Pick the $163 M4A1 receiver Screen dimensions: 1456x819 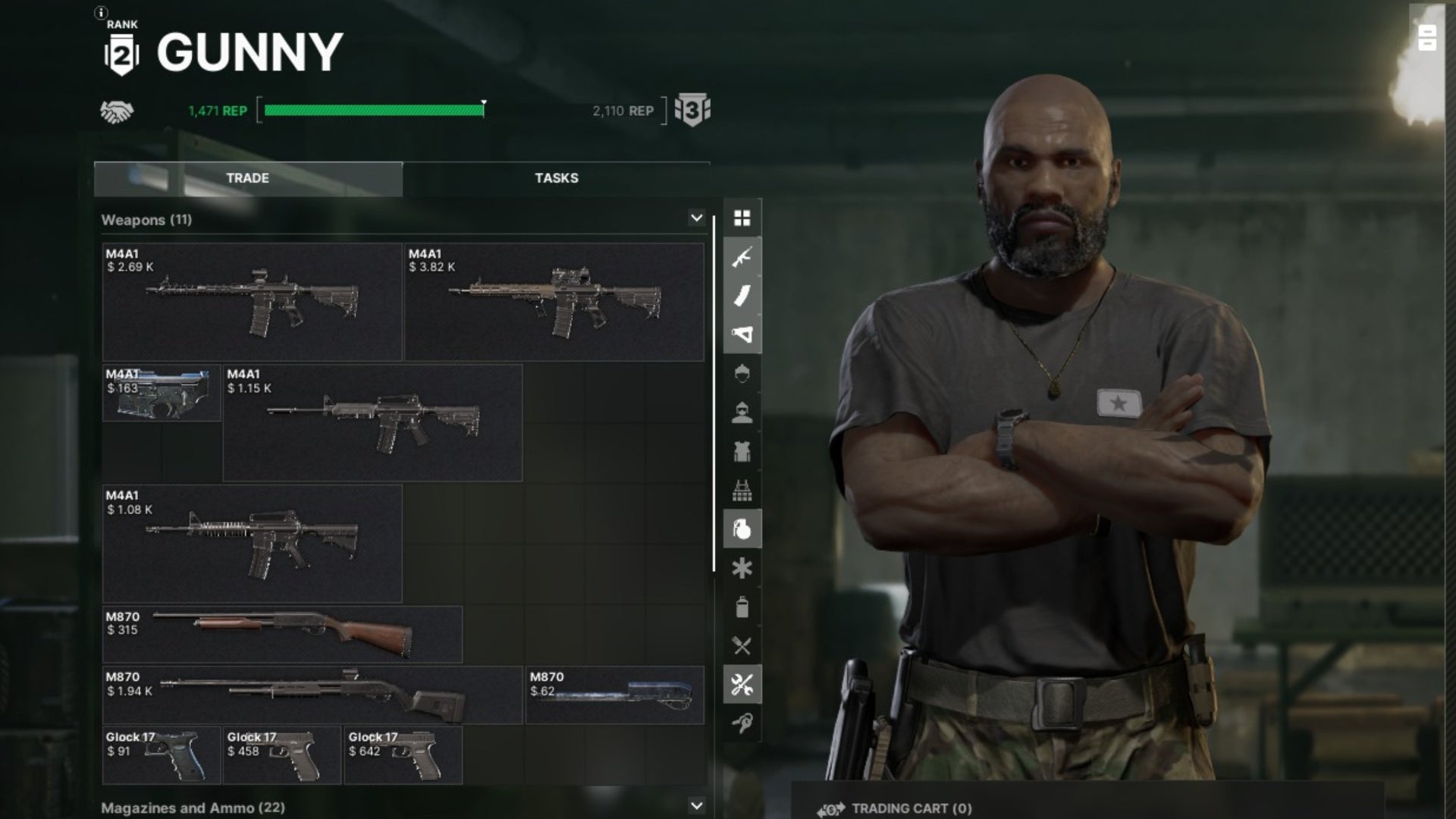point(162,393)
